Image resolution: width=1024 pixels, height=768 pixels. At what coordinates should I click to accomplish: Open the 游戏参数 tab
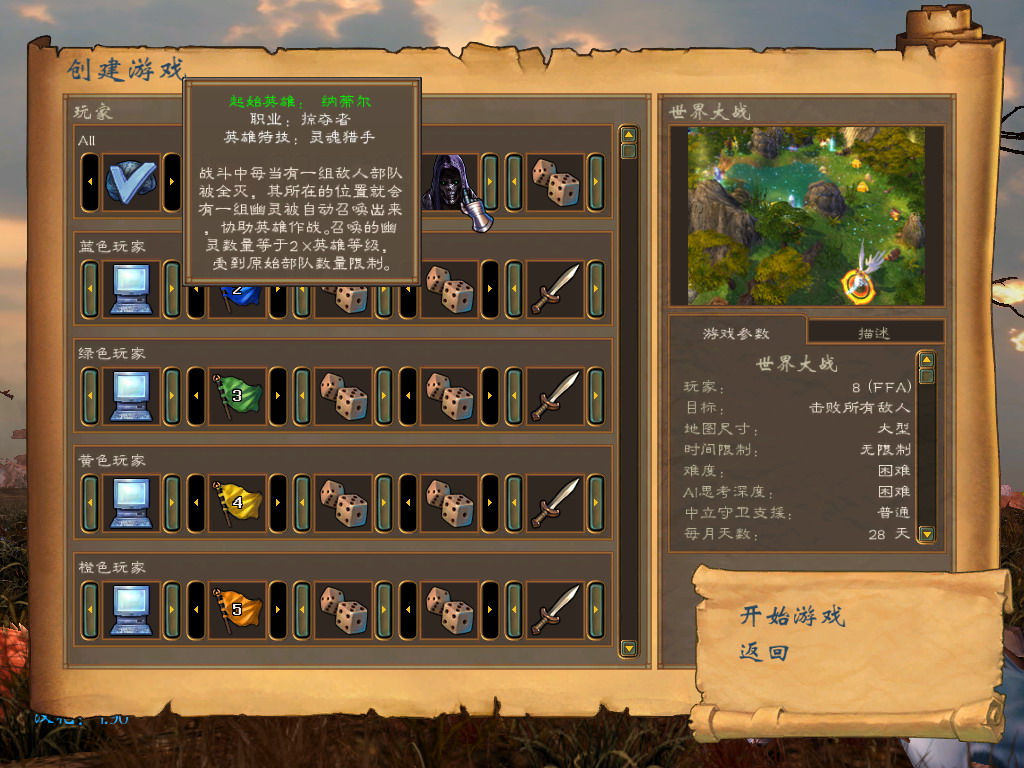pyautogui.click(x=737, y=333)
